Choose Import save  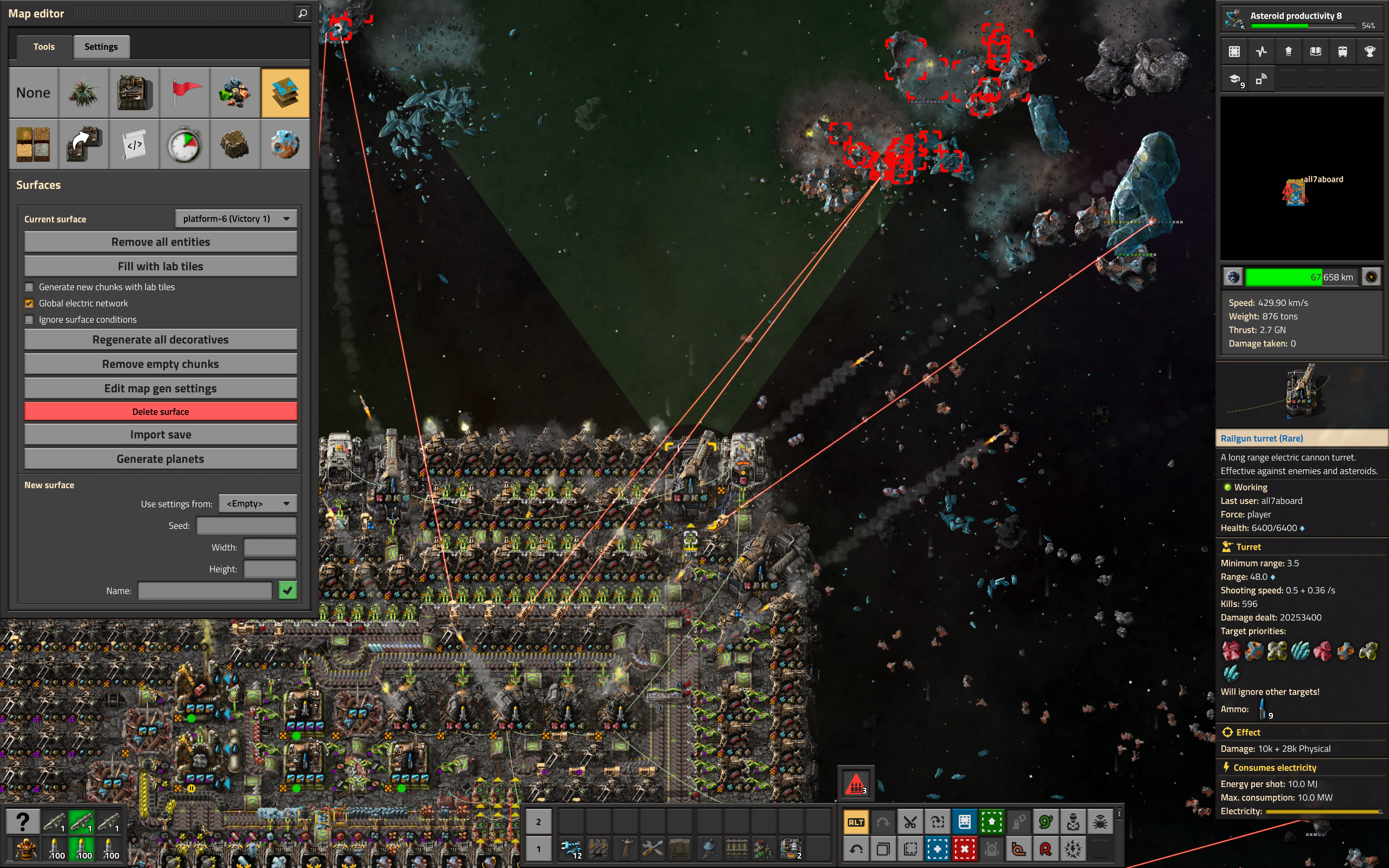tap(160, 435)
